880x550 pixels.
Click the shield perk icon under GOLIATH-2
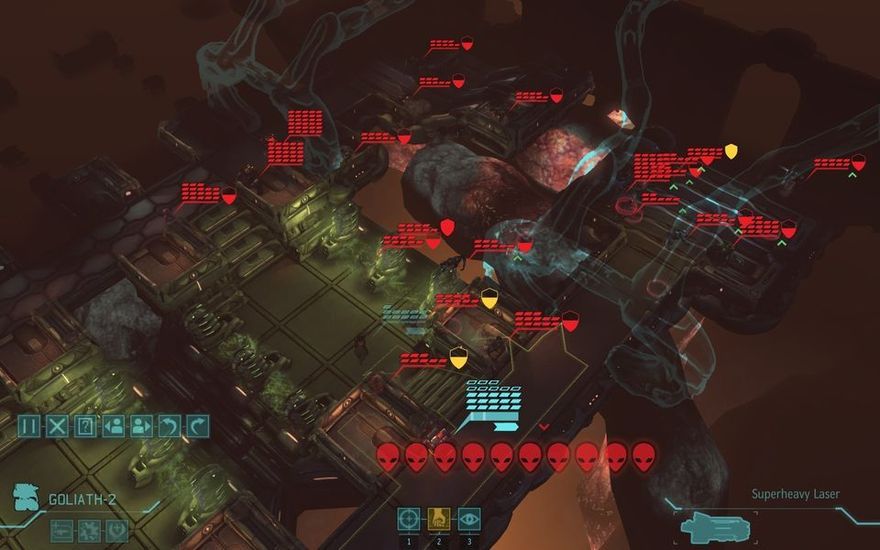(117, 530)
